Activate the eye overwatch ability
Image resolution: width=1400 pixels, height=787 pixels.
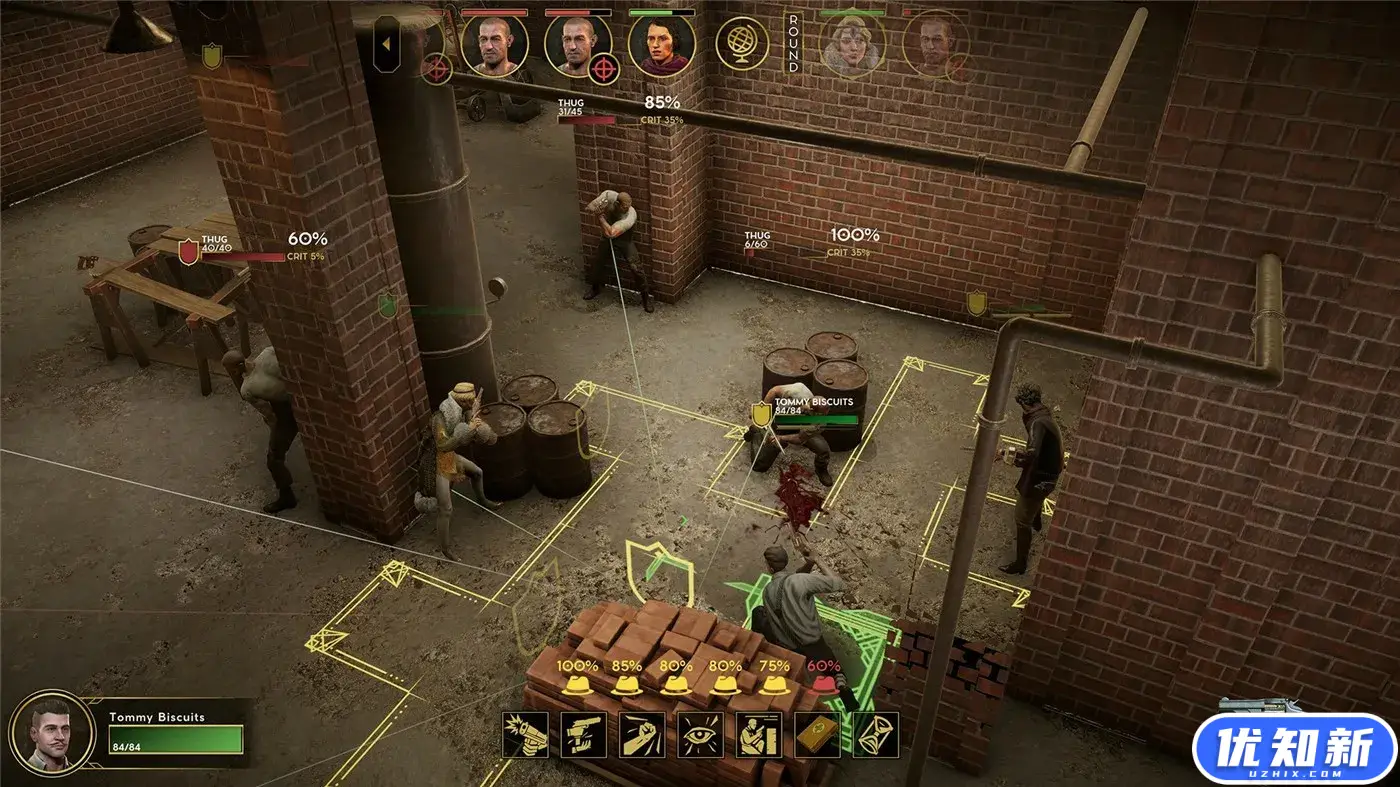(700, 735)
